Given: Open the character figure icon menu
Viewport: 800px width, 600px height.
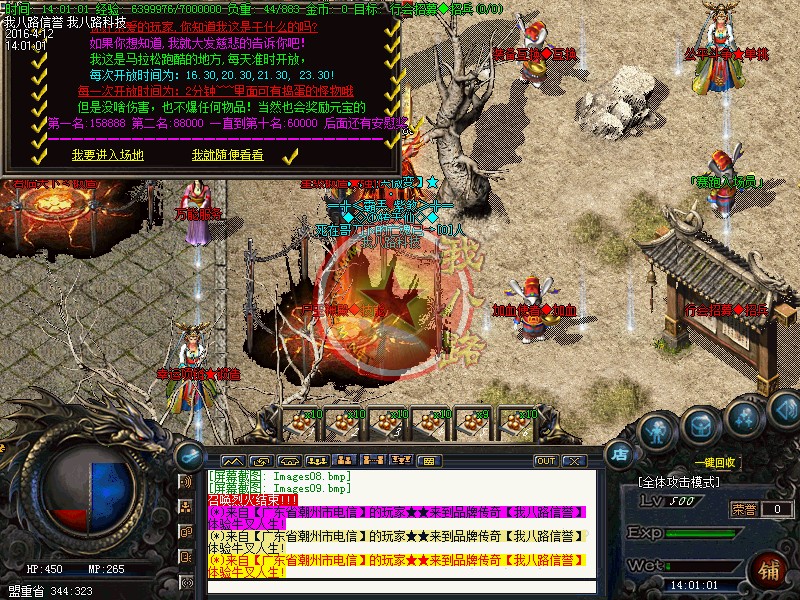Looking at the screenshot, I should (x=656, y=433).
